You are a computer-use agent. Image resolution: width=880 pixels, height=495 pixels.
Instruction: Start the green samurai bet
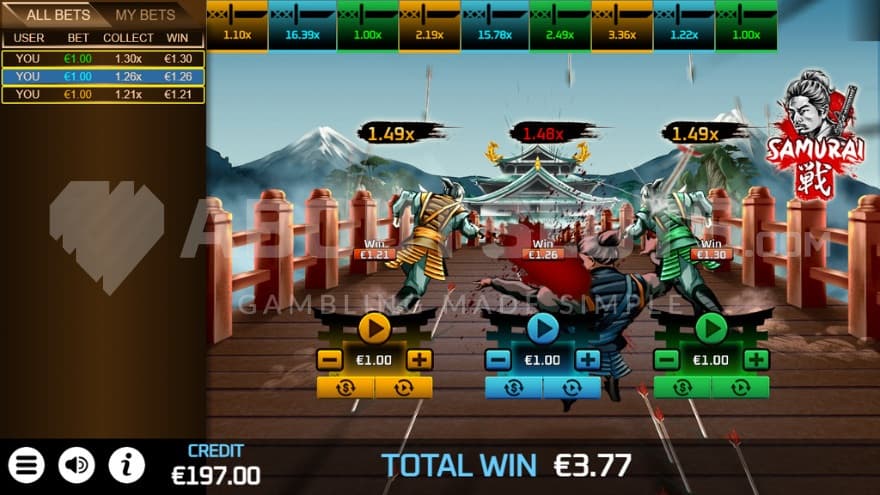coord(711,327)
